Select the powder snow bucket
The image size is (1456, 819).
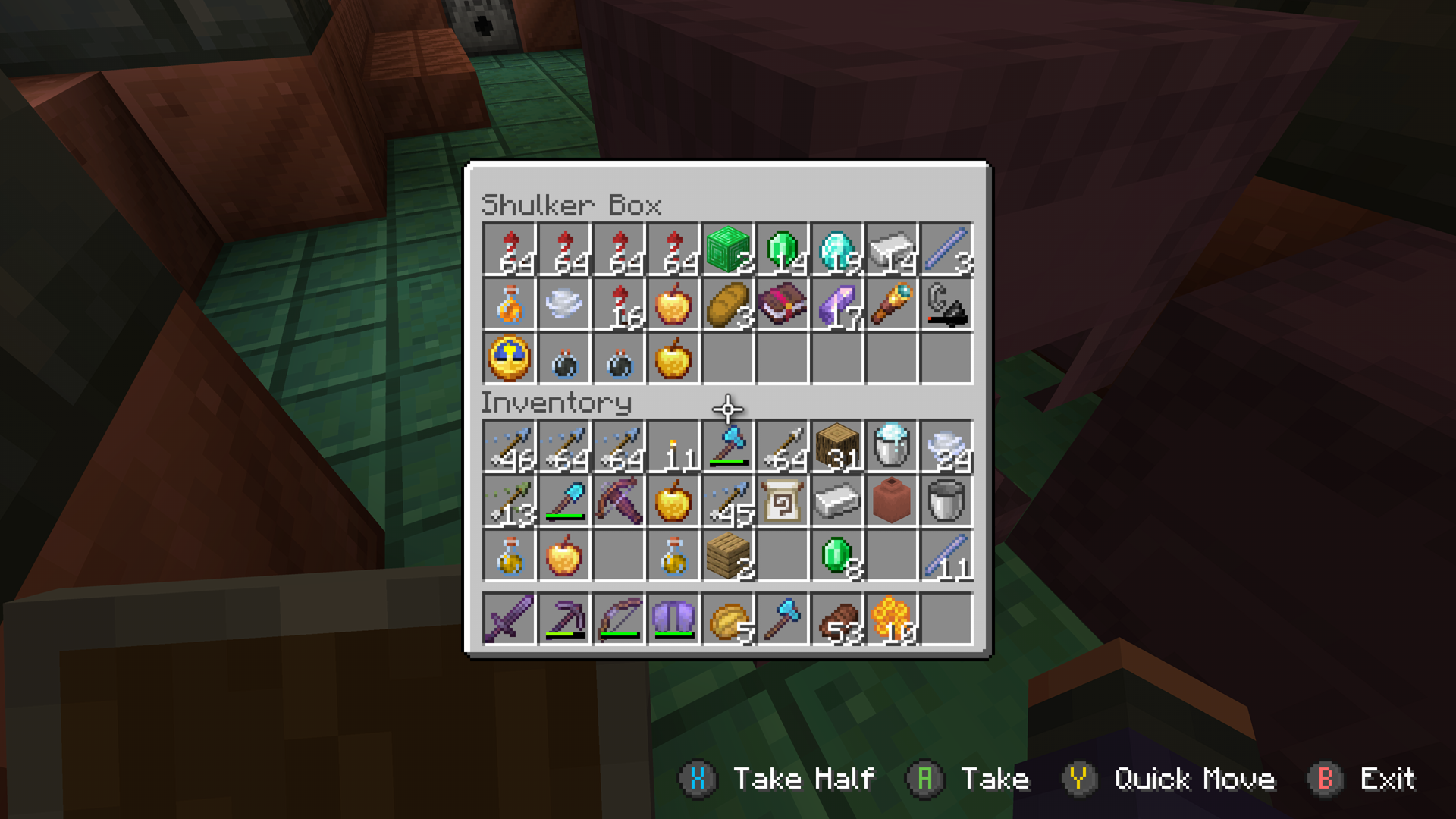click(x=890, y=445)
